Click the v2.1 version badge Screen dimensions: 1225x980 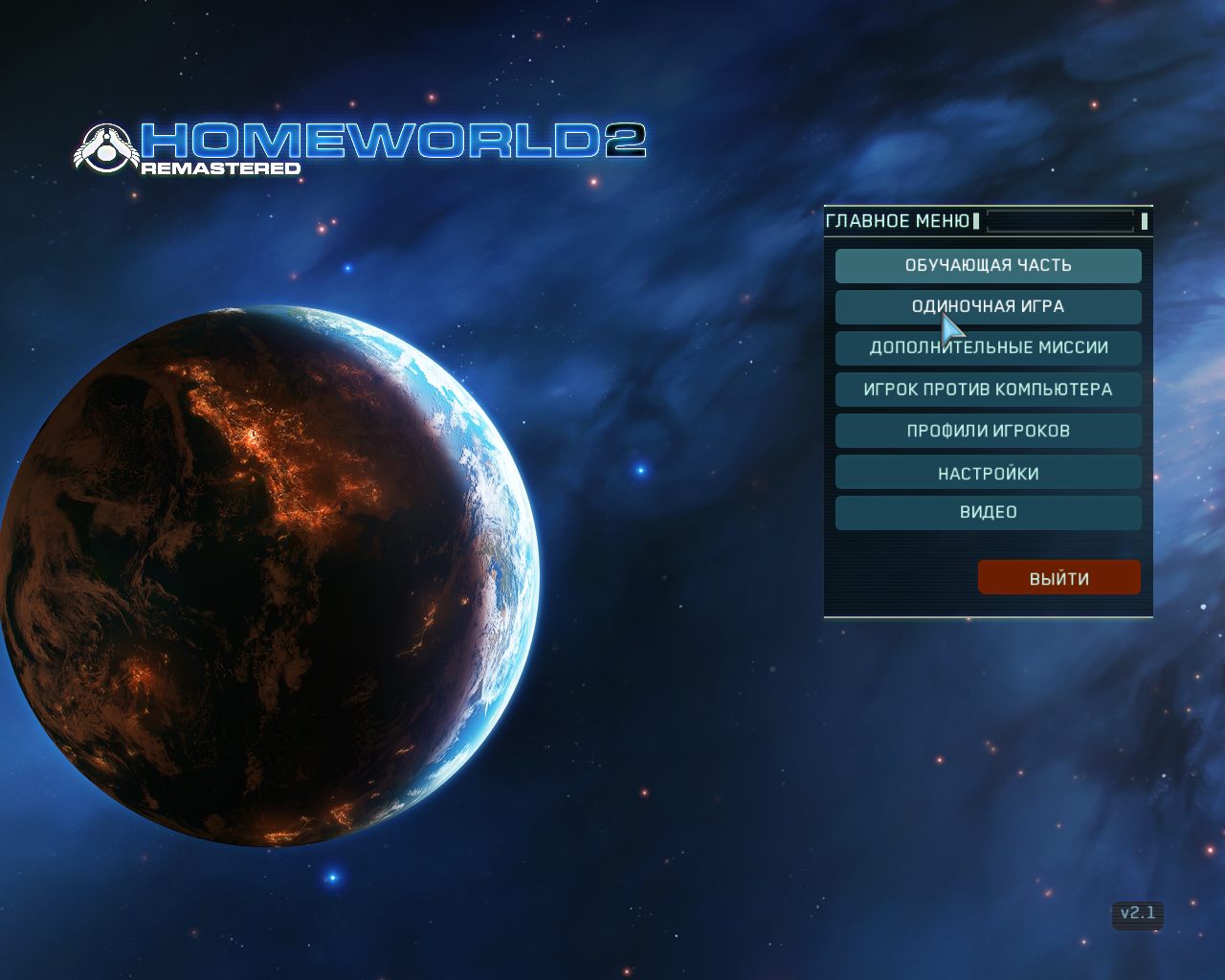tap(1138, 914)
